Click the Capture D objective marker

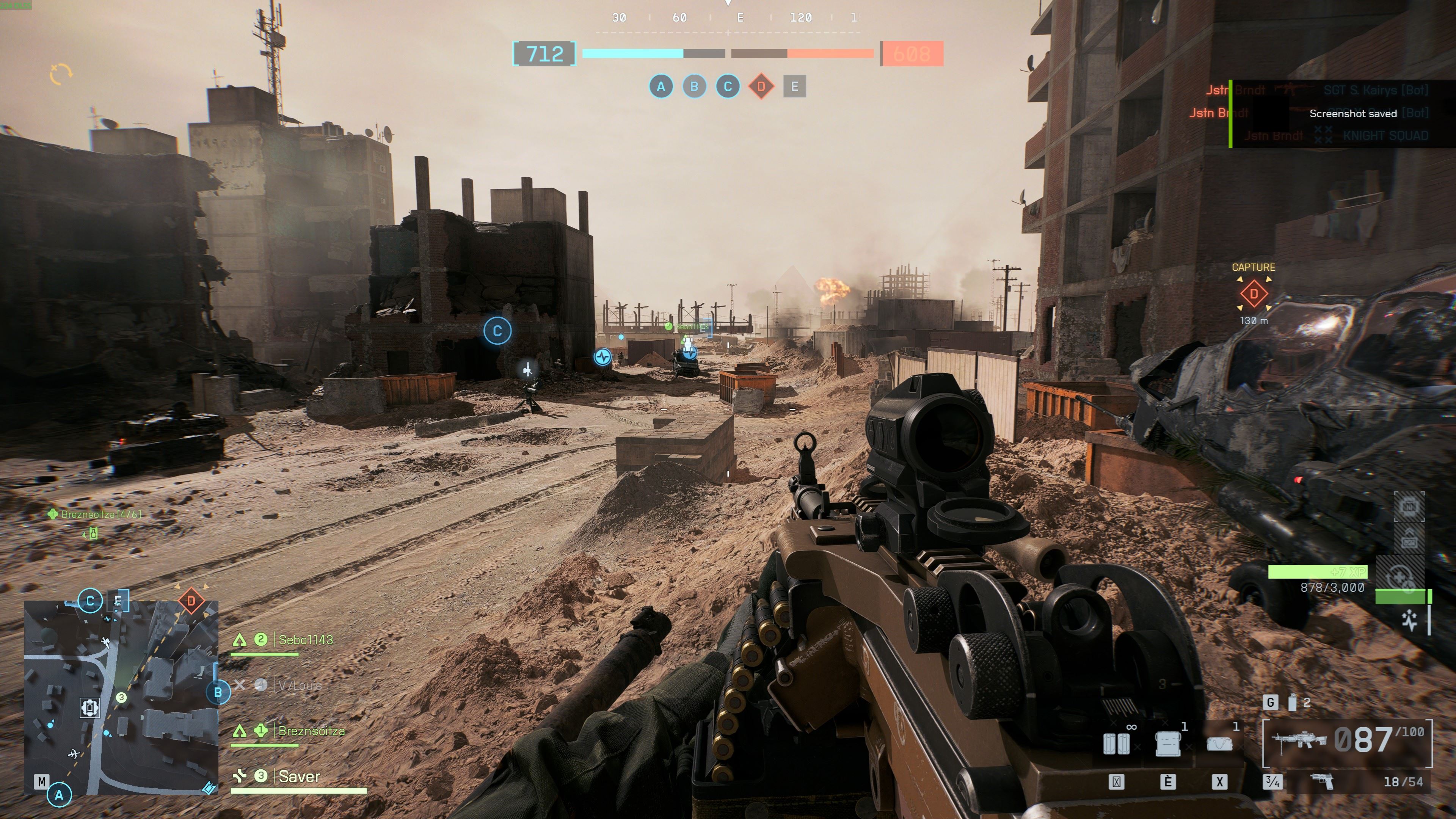click(x=1253, y=294)
